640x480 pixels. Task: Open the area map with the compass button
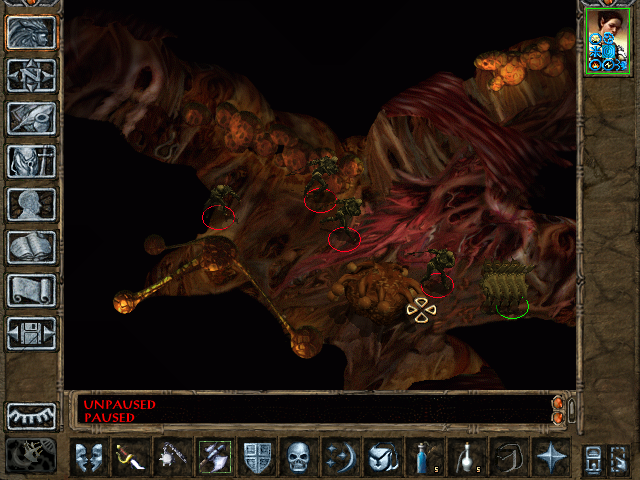pos(31,76)
